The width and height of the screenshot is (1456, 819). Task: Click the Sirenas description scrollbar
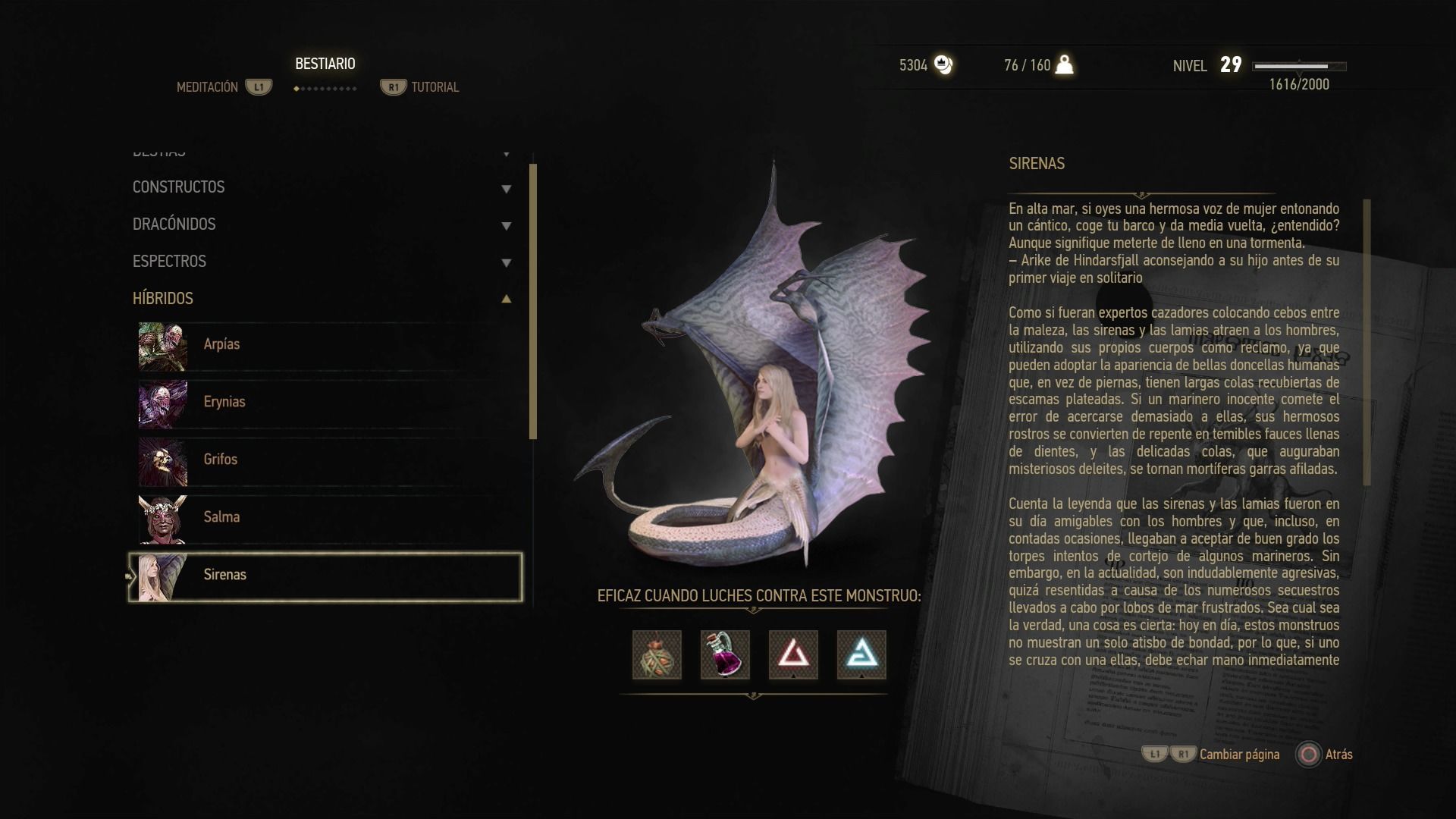pos(1367,341)
